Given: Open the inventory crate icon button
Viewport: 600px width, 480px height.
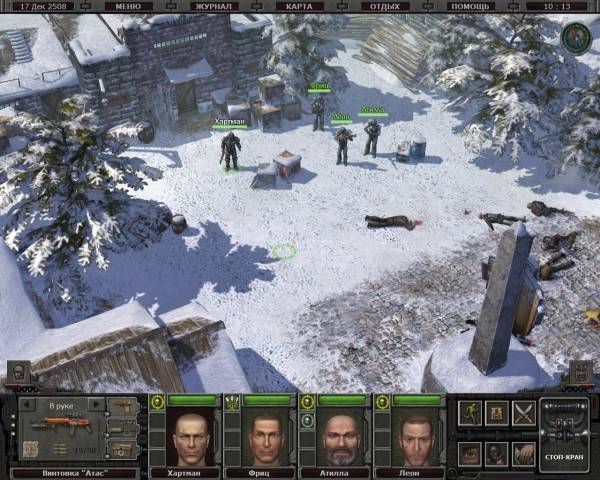Looking at the screenshot, I should click(x=497, y=411).
